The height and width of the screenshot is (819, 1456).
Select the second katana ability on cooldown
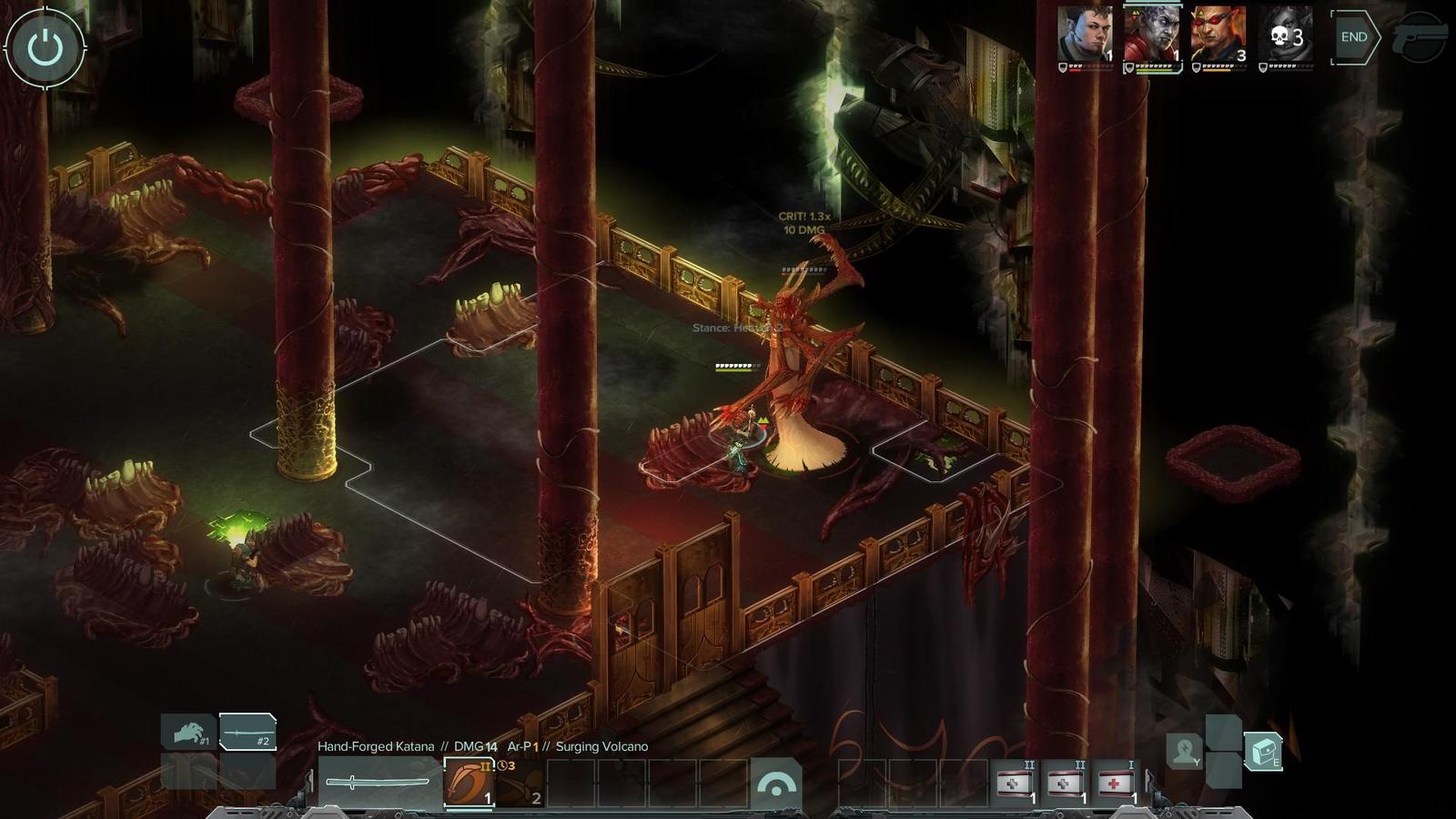(x=520, y=782)
